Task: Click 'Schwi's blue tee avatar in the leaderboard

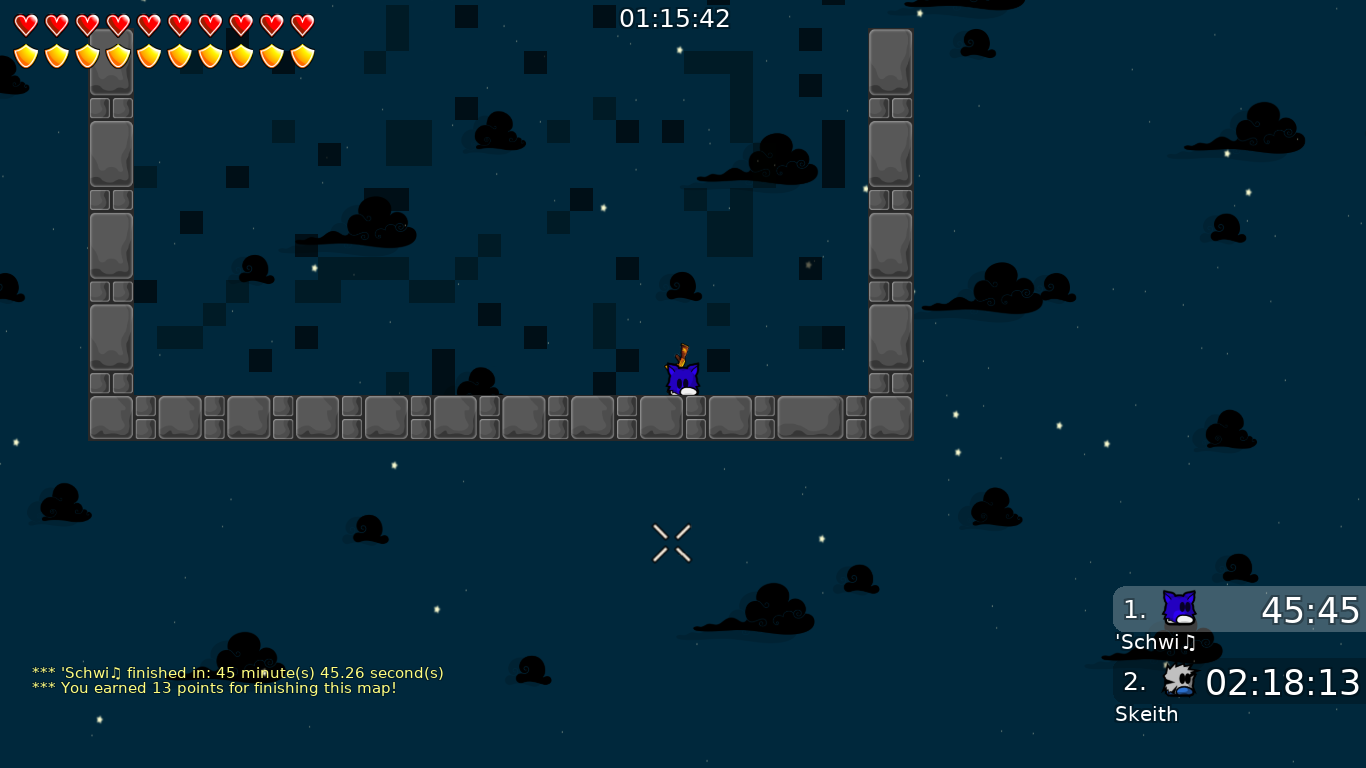Action: 1178,606
